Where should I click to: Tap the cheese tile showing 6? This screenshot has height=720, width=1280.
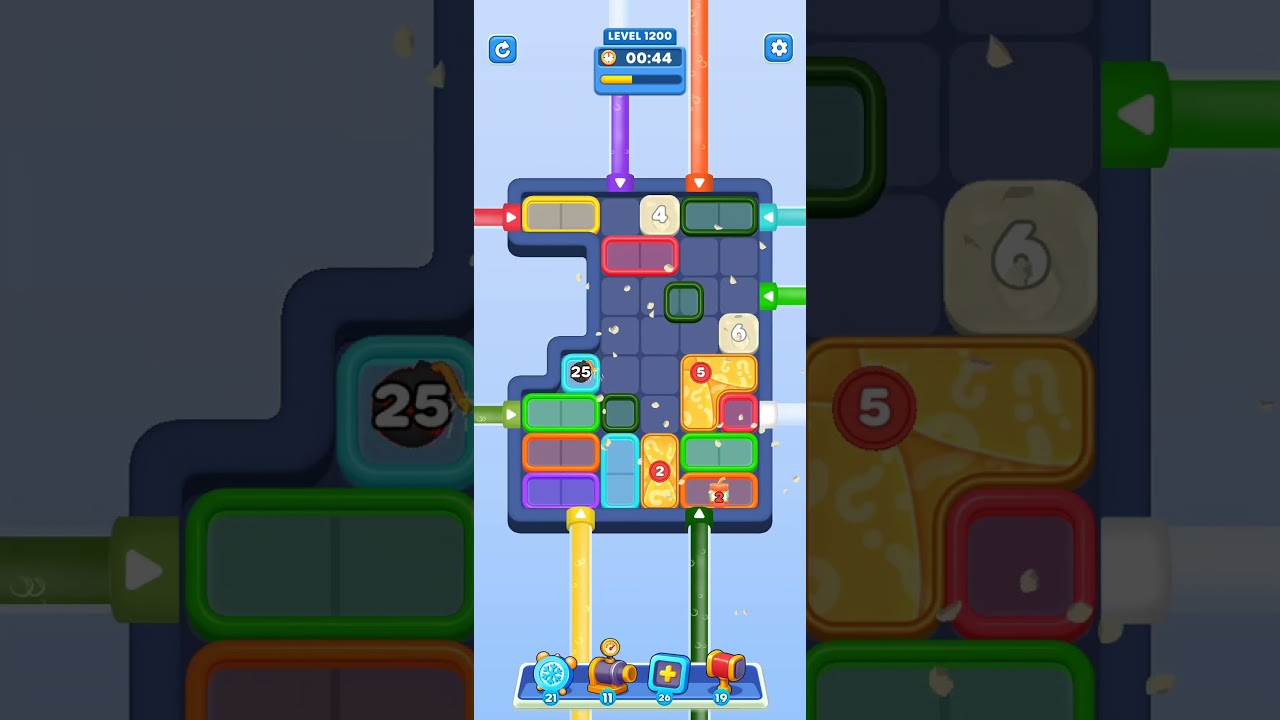coord(739,333)
